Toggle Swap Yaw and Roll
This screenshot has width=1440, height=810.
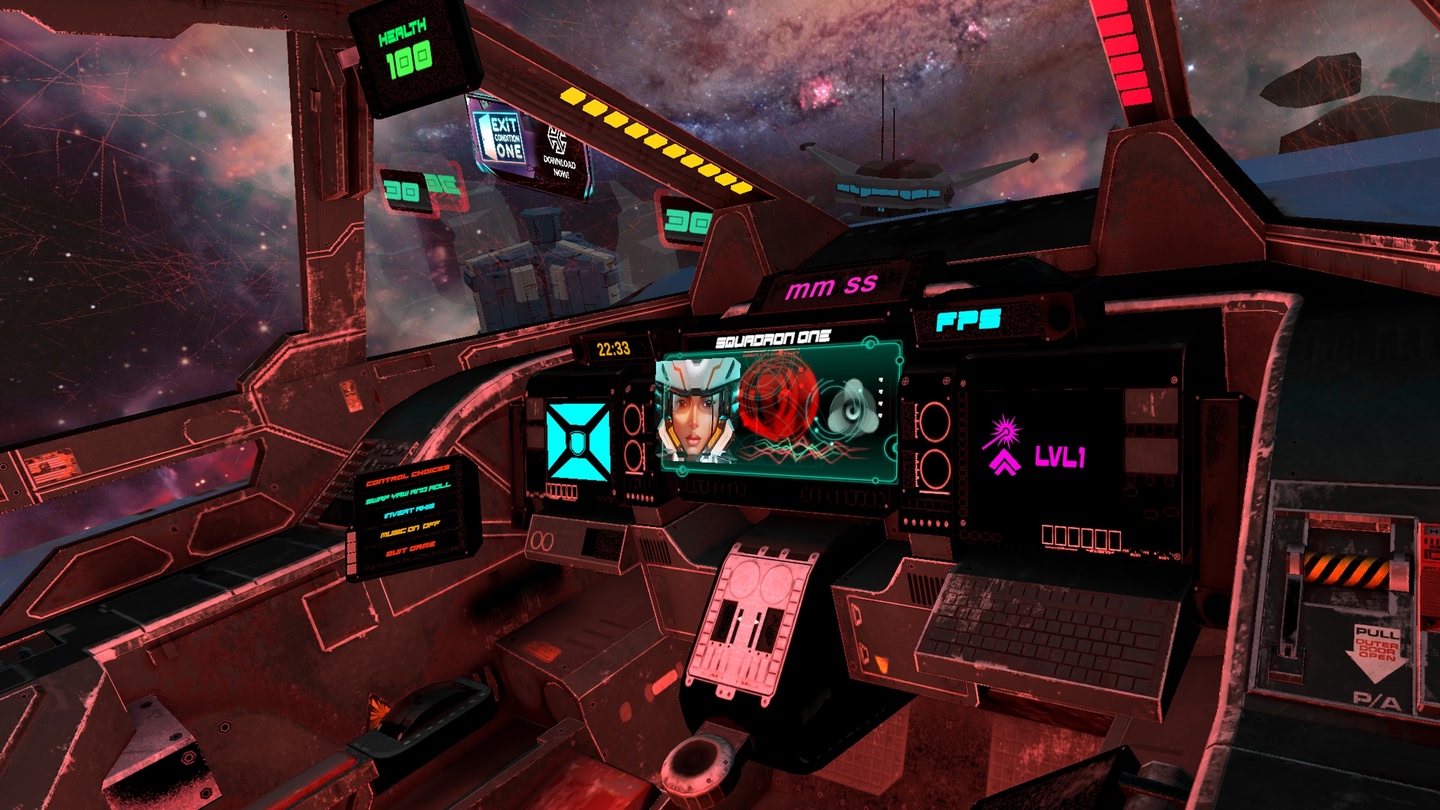[x=410, y=492]
